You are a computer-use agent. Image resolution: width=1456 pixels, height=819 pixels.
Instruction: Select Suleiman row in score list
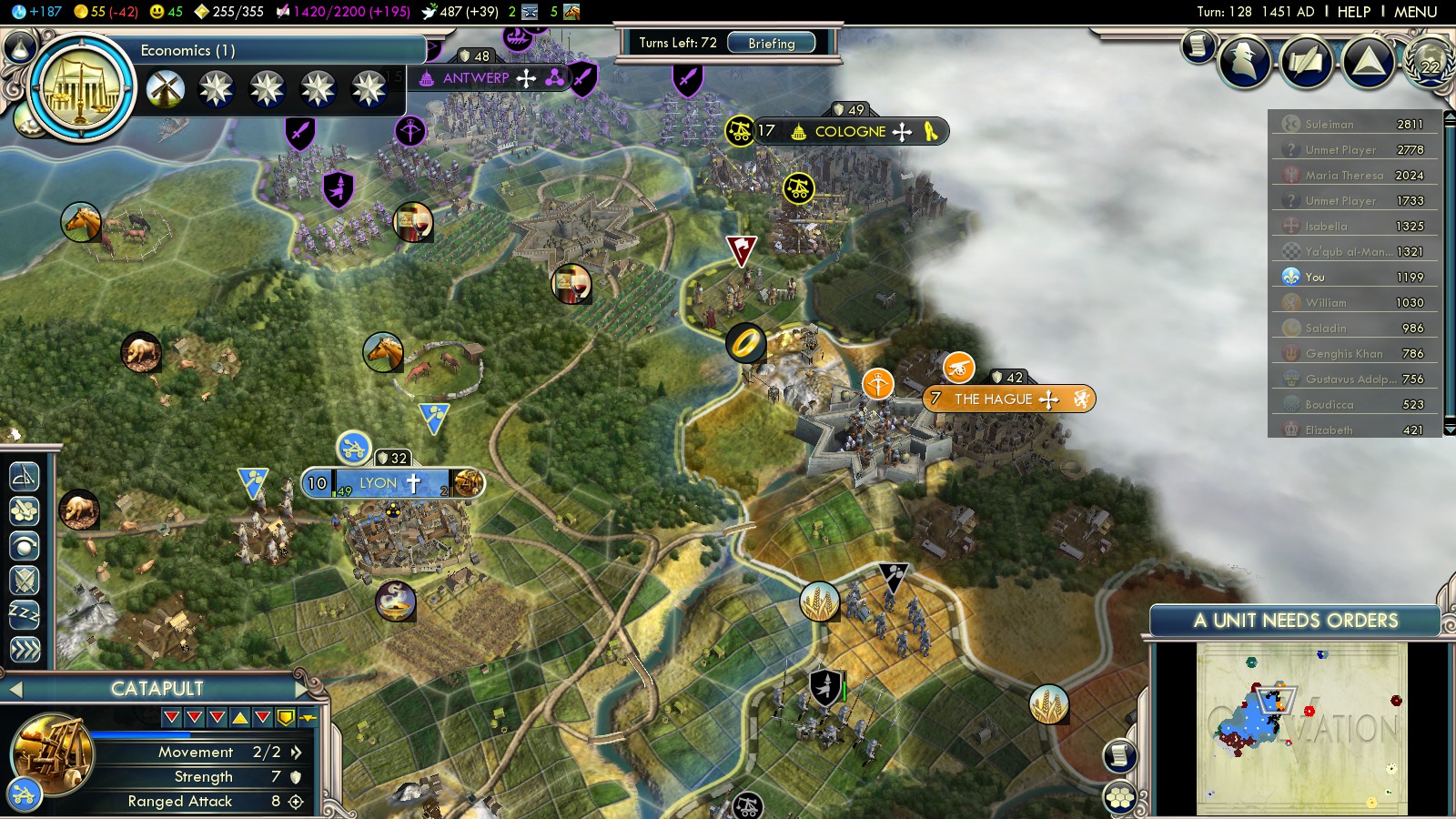tap(1354, 124)
